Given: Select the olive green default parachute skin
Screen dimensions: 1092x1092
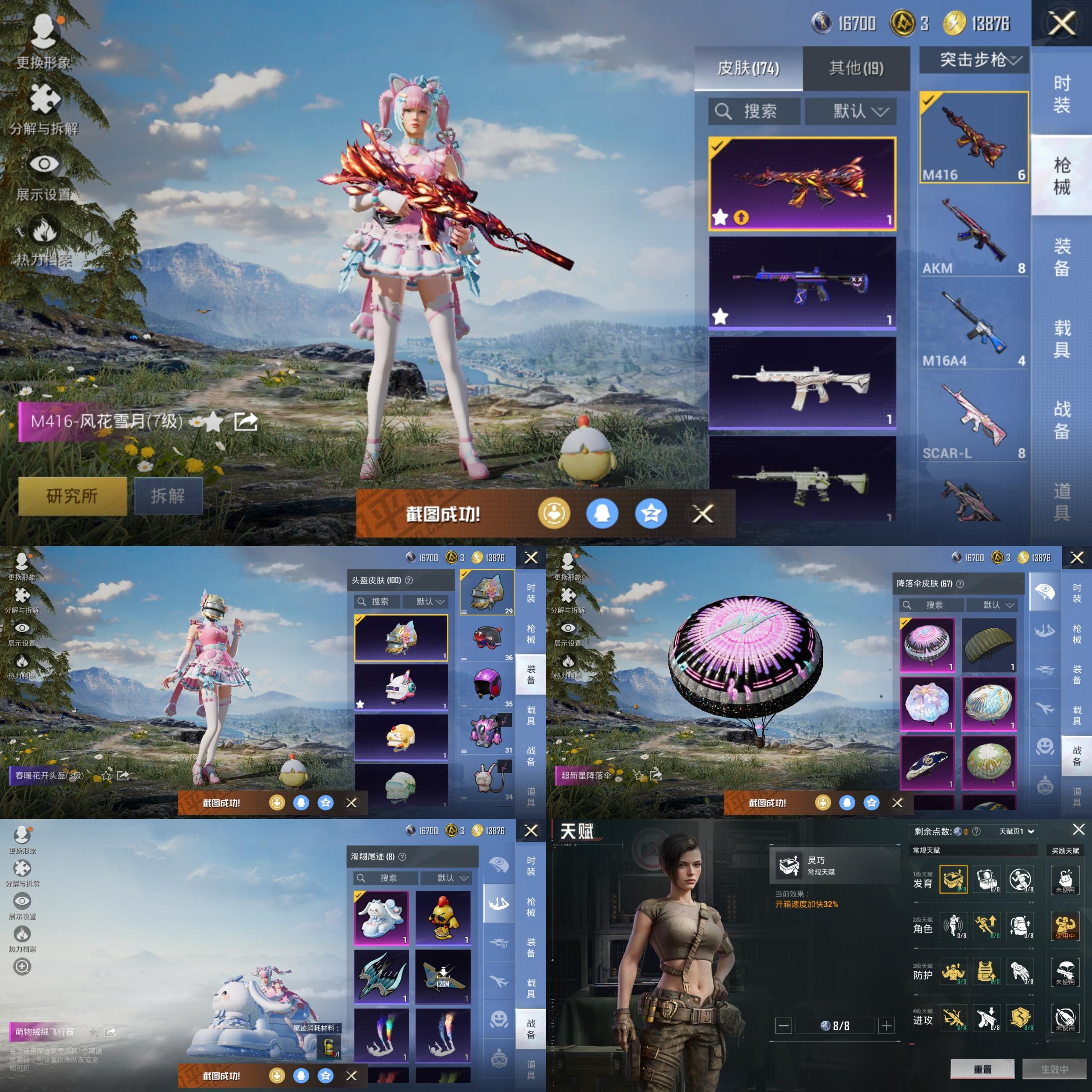Looking at the screenshot, I should 989,645.
